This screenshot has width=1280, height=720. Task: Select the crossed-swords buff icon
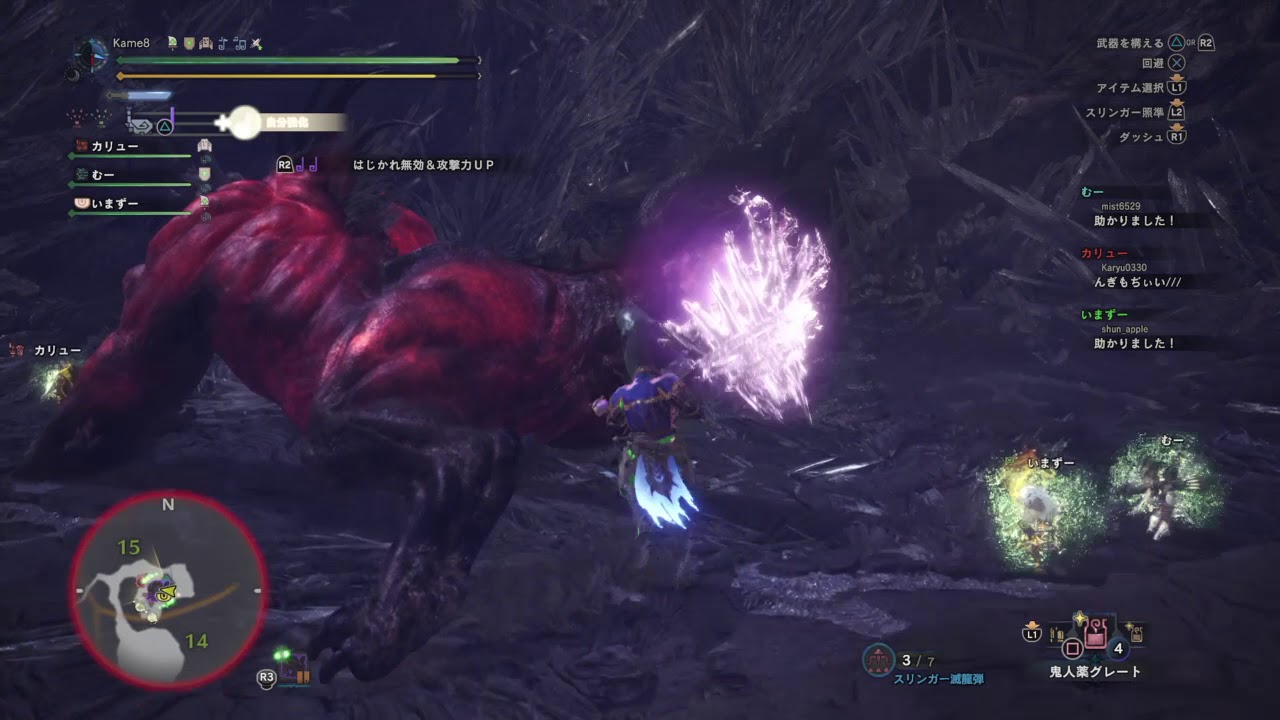(256, 44)
